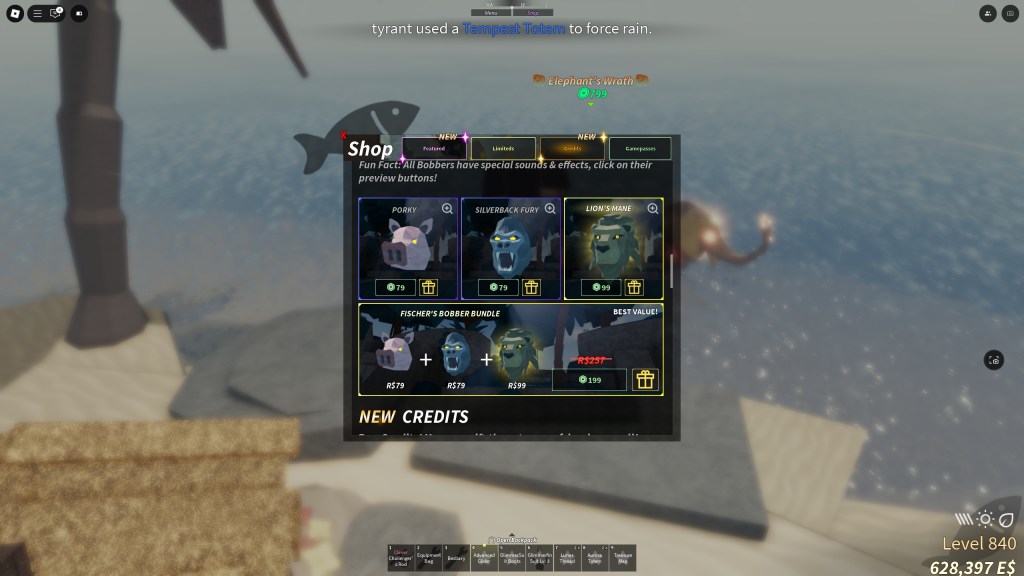Buy Silverback Fury for 79
The image size is (1024, 576).
point(498,288)
